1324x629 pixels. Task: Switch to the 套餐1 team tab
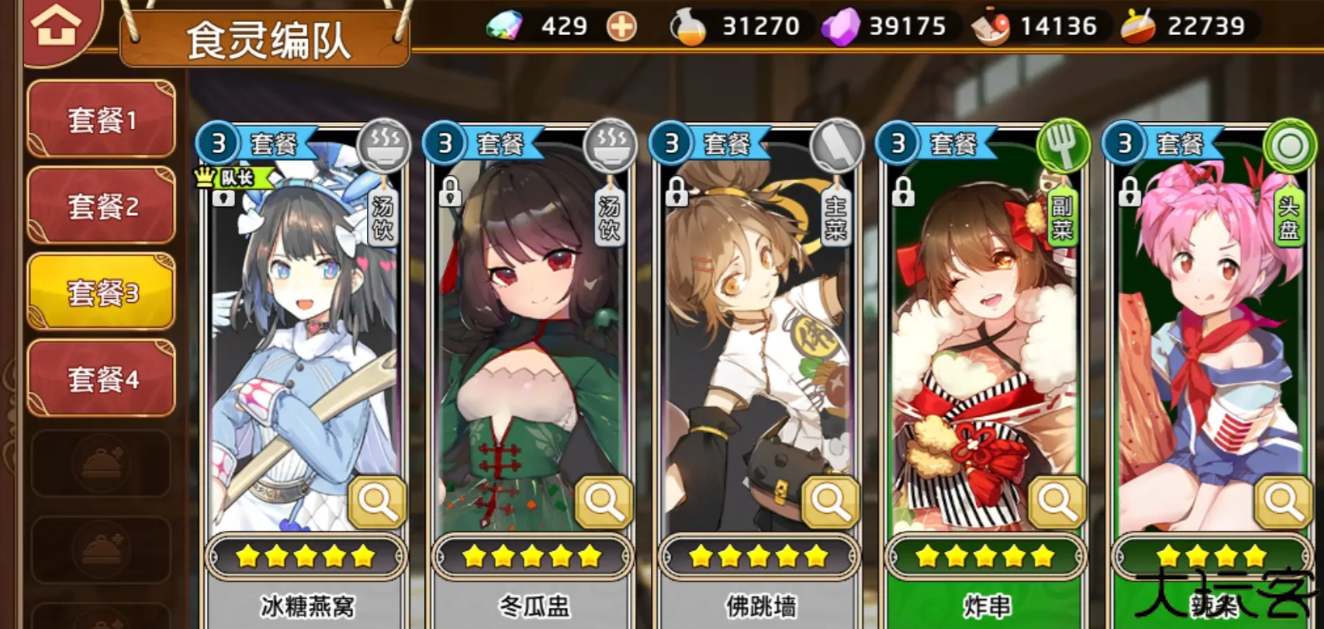[102, 120]
